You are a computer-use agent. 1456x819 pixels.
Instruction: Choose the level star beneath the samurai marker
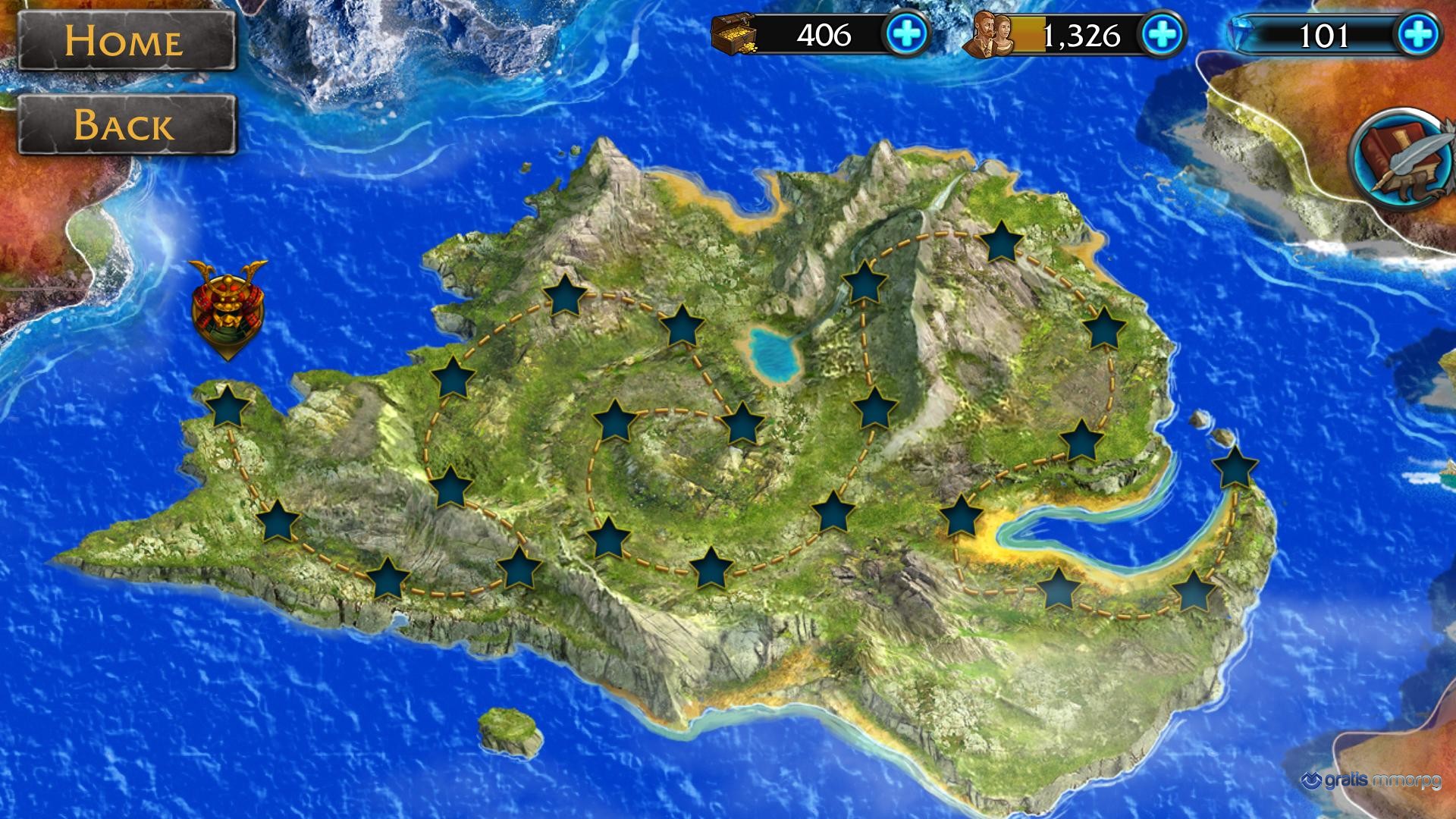click(227, 408)
